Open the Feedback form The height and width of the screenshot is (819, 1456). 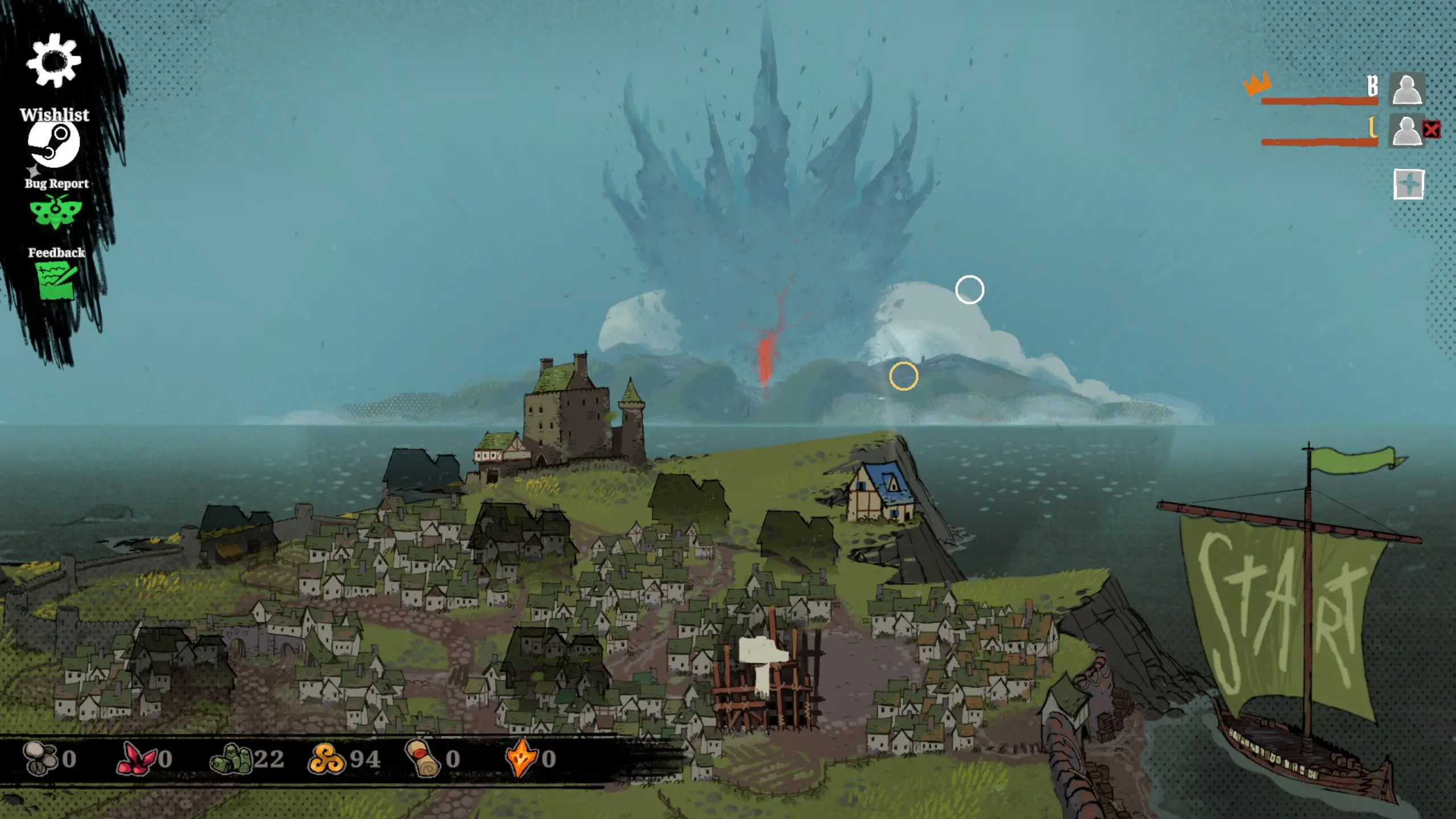tap(56, 280)
